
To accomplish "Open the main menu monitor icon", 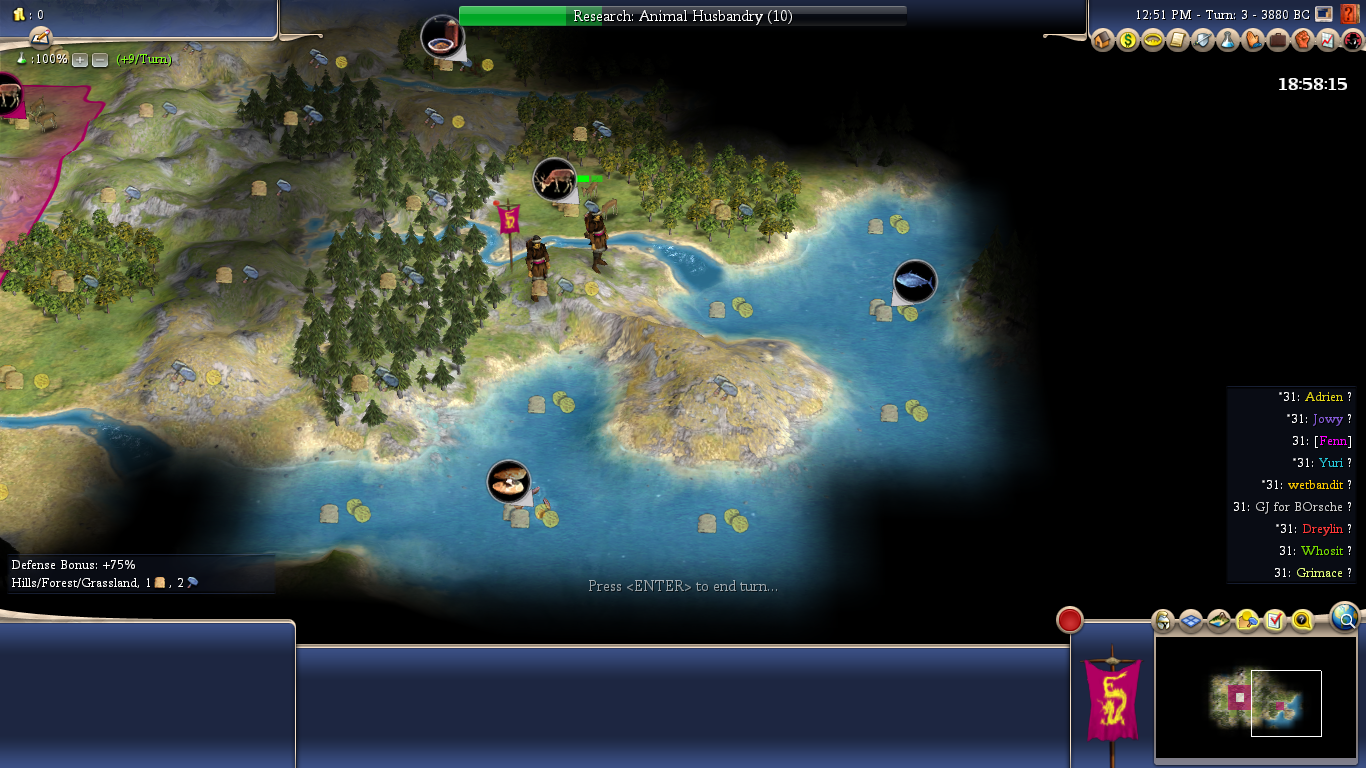I will click(1324, 14).
